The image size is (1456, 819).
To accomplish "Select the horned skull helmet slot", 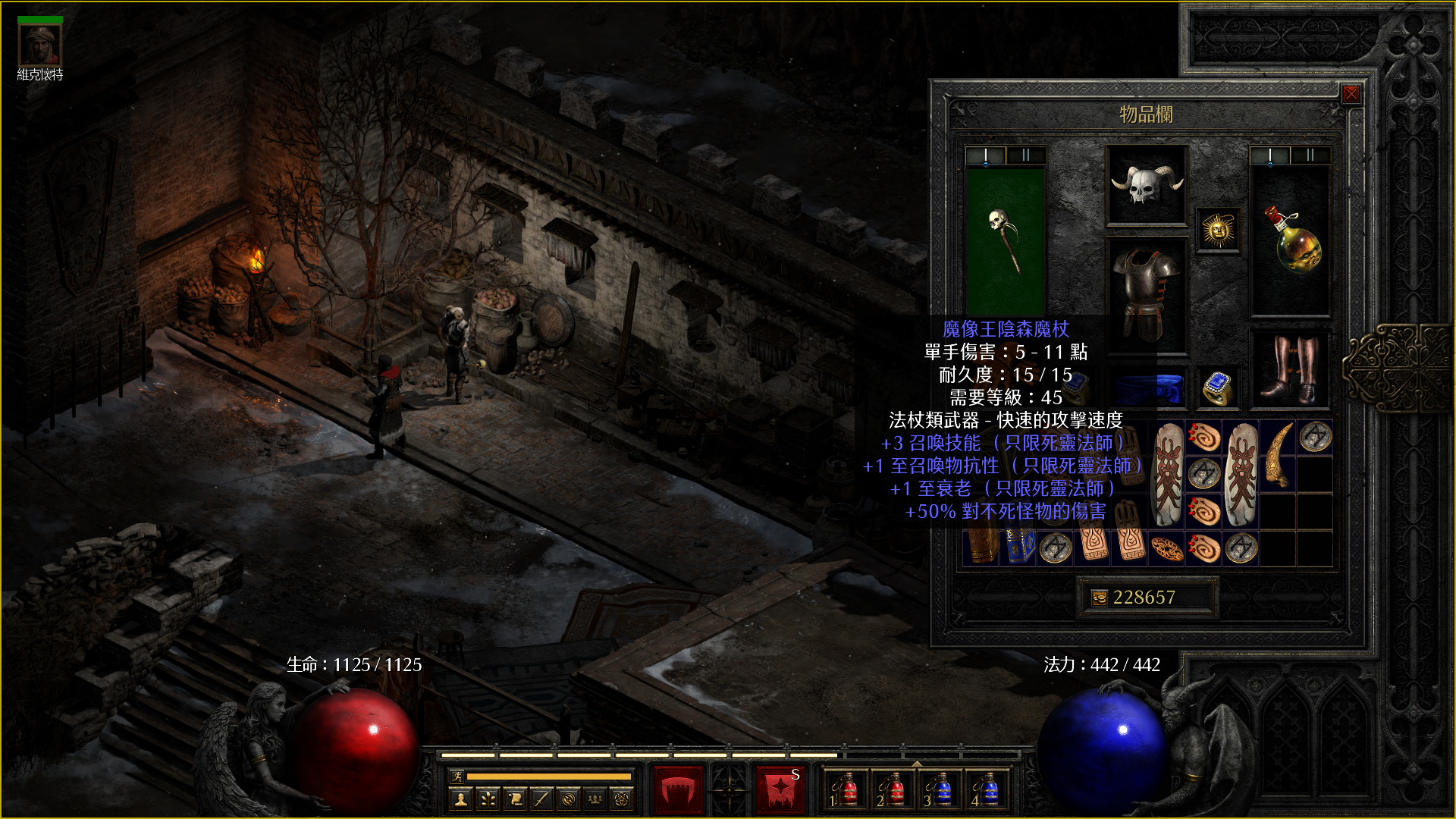I will coord(1147,185).
